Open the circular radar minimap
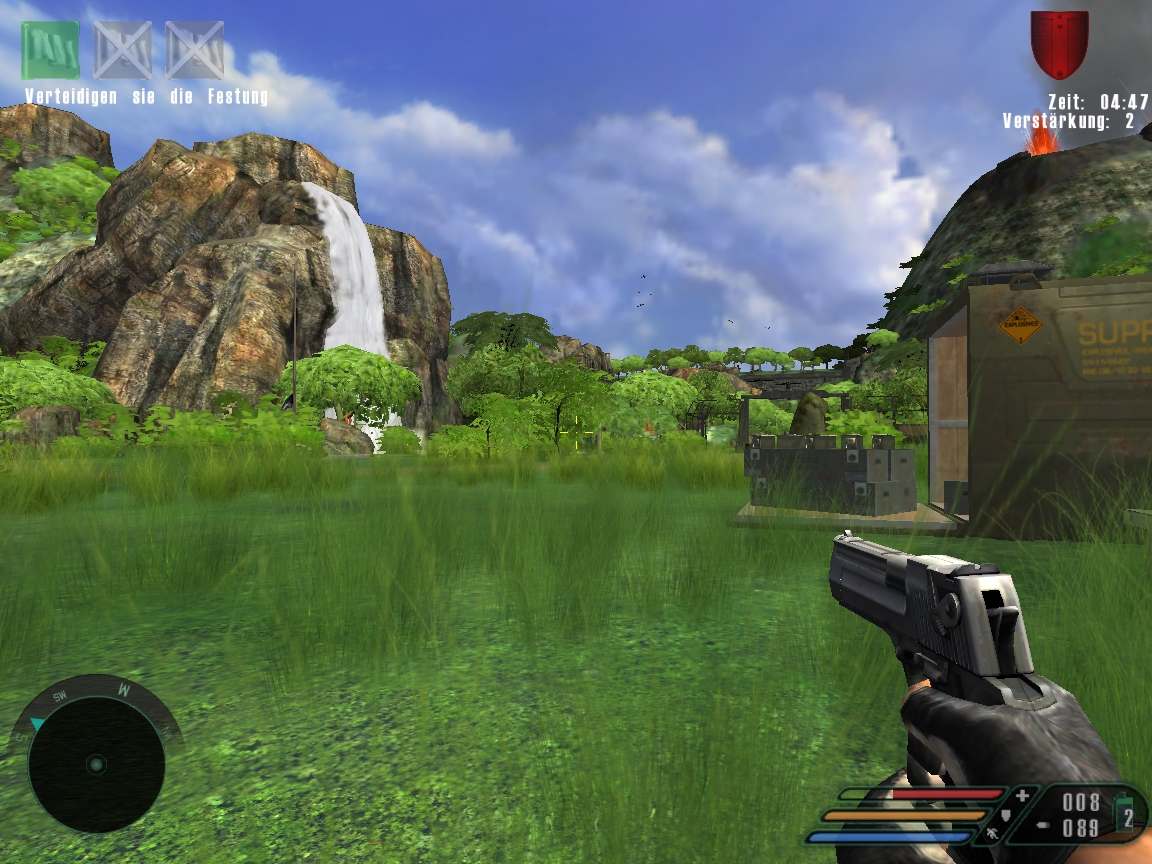 click(x=96, y=764)
